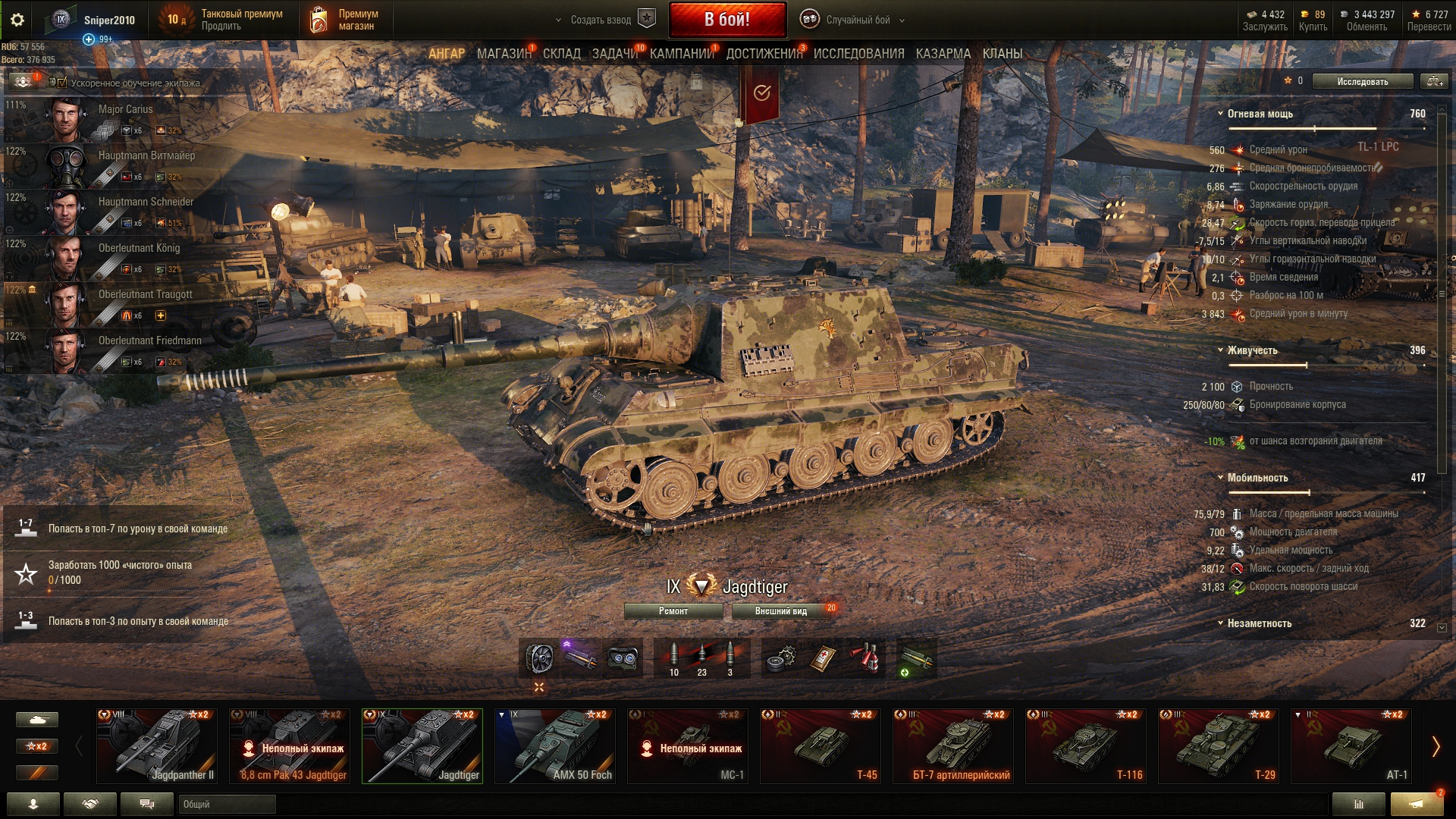Start battle with the В бой! button
Image resolution: width=1456 pixels, height=819 pixels.
coord(726,20)
